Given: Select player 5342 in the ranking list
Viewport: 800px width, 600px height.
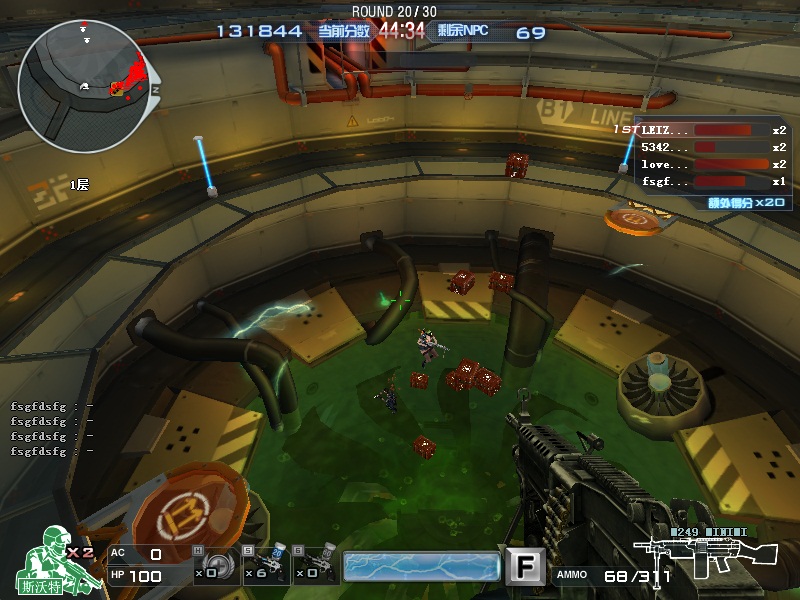Looking at the screenshot, I should [712, 147].
